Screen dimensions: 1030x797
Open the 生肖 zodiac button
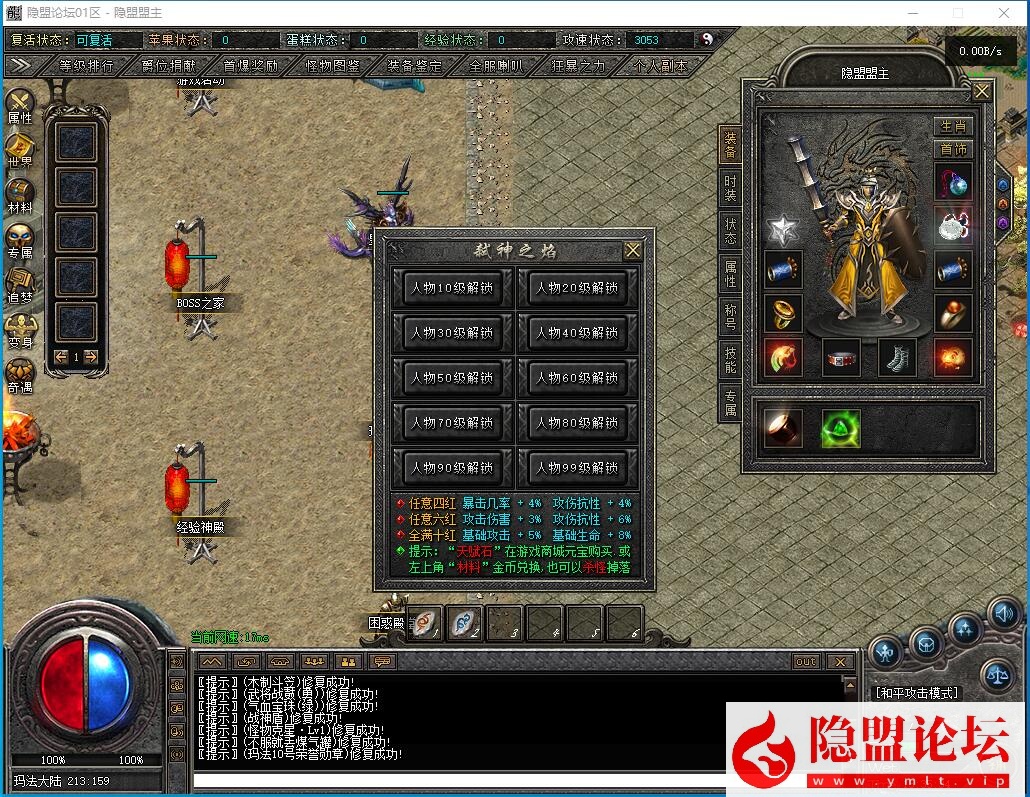tap(953, 126)
